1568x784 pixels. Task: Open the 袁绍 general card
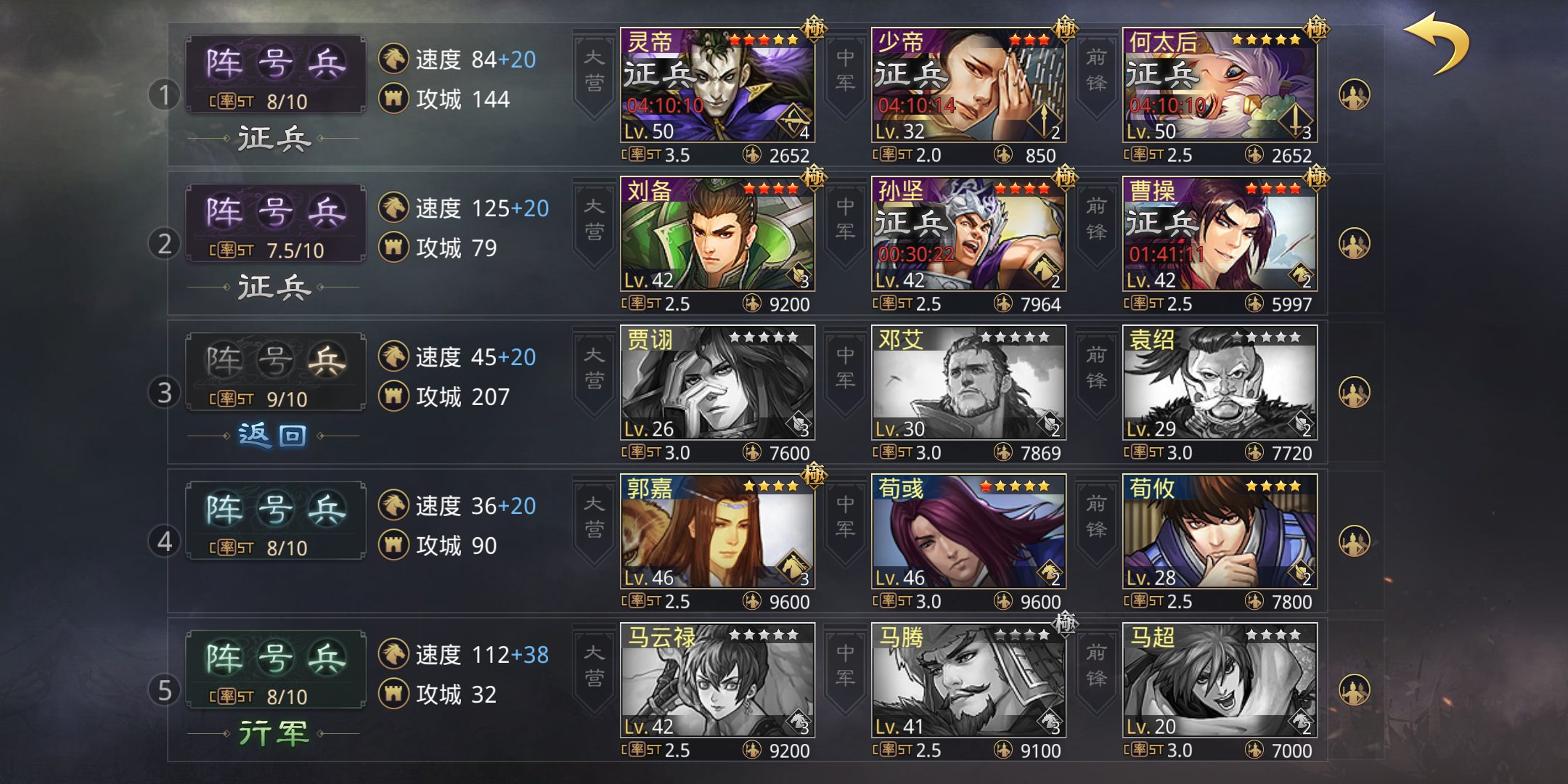(x=1220, y=383)
